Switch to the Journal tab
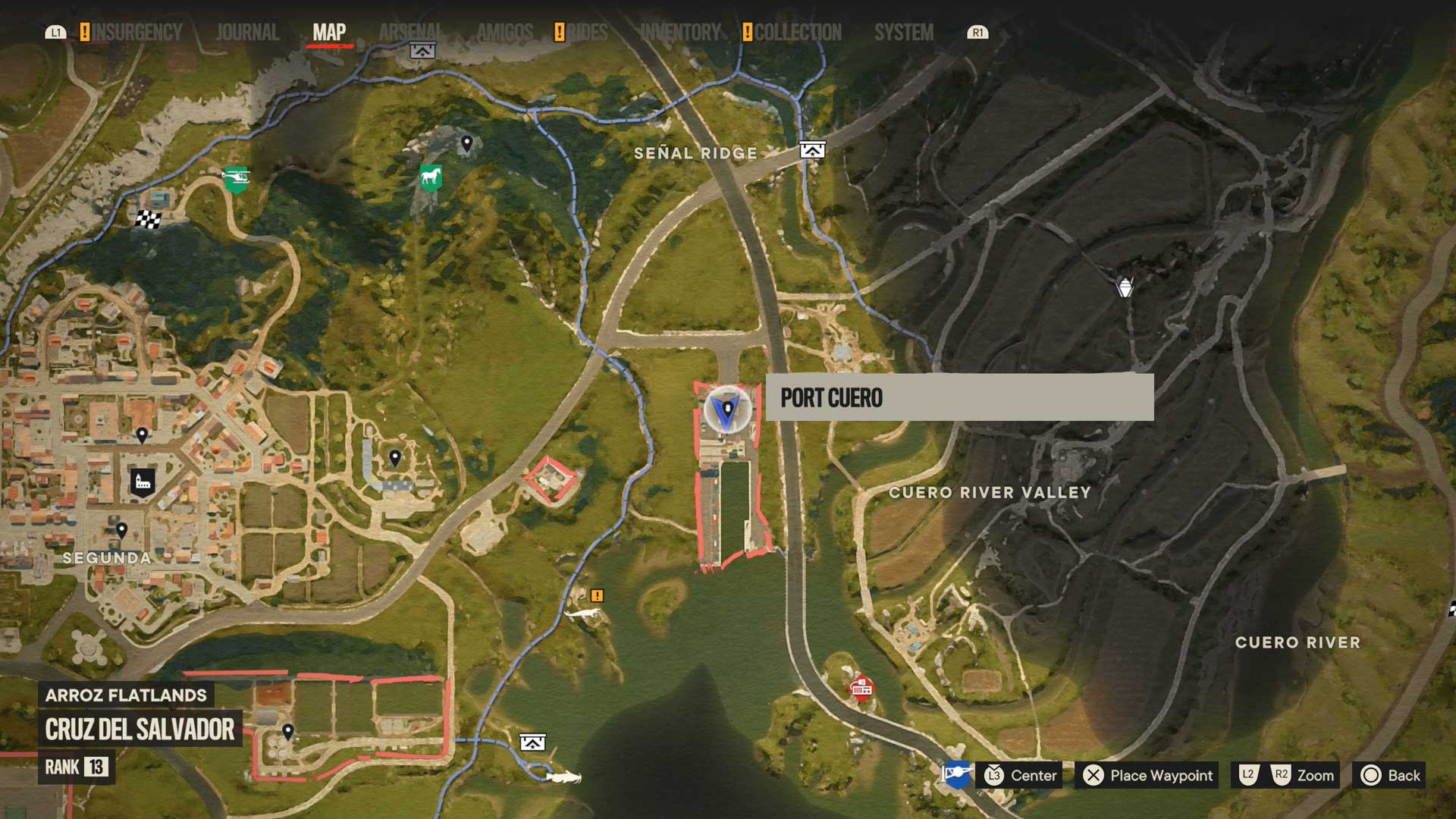The width and height of the screenshot is (1456, 819). point(247,33)
